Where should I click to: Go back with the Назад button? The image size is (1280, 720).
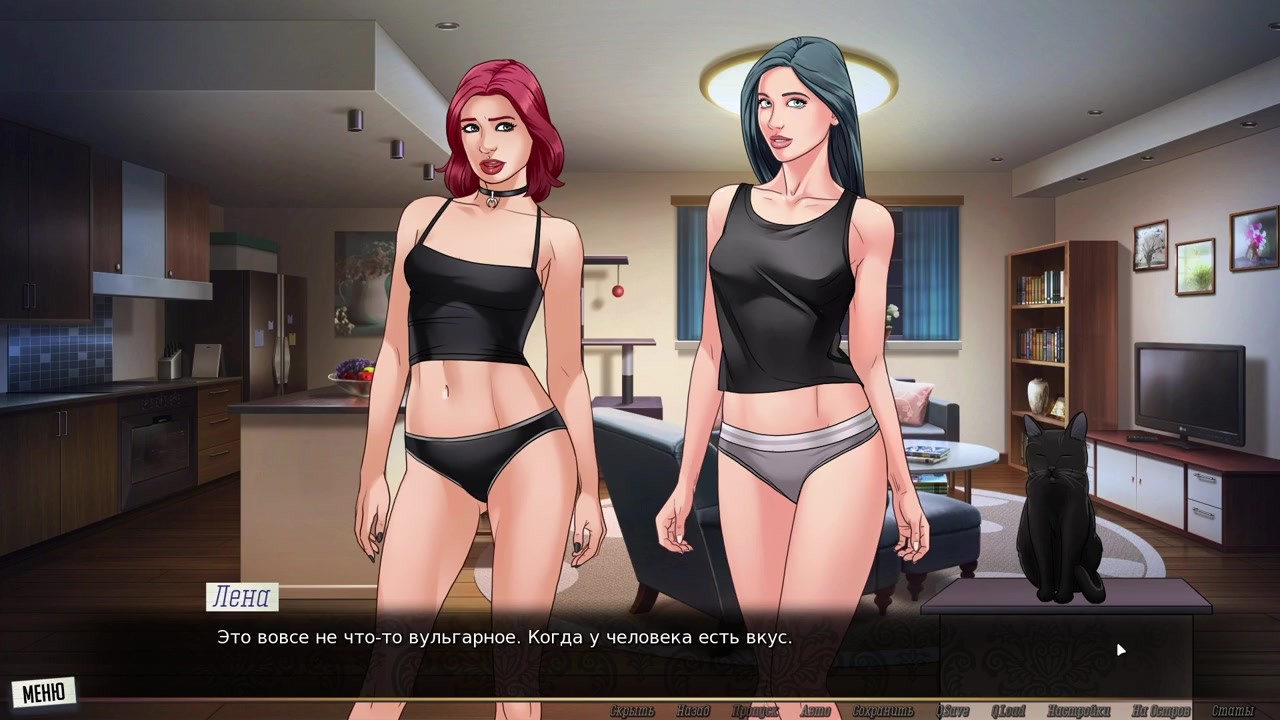[692, 711]
